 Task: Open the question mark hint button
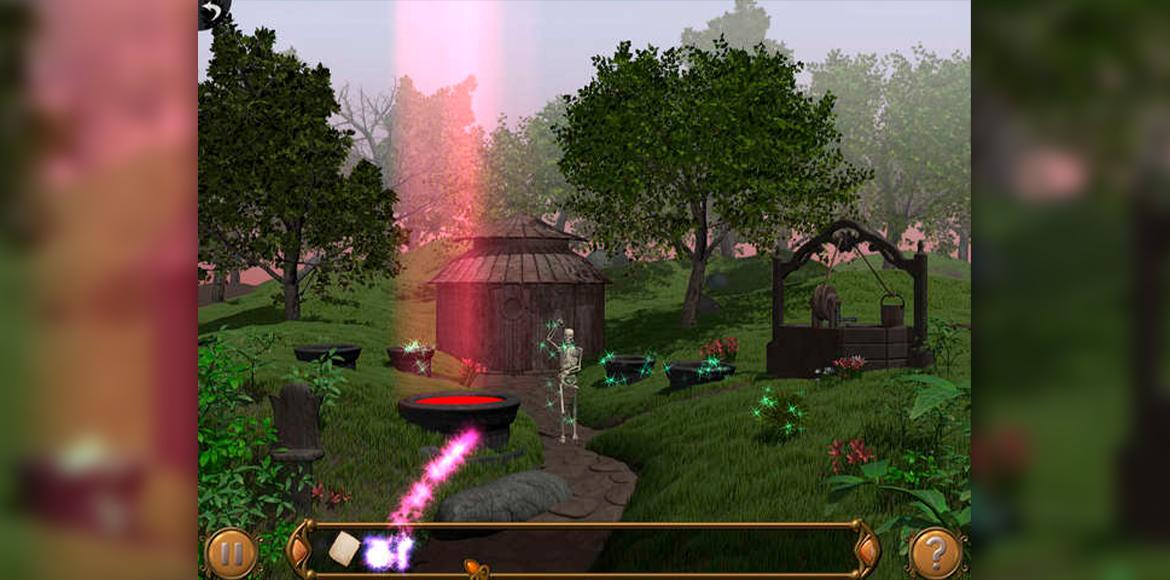937,553
